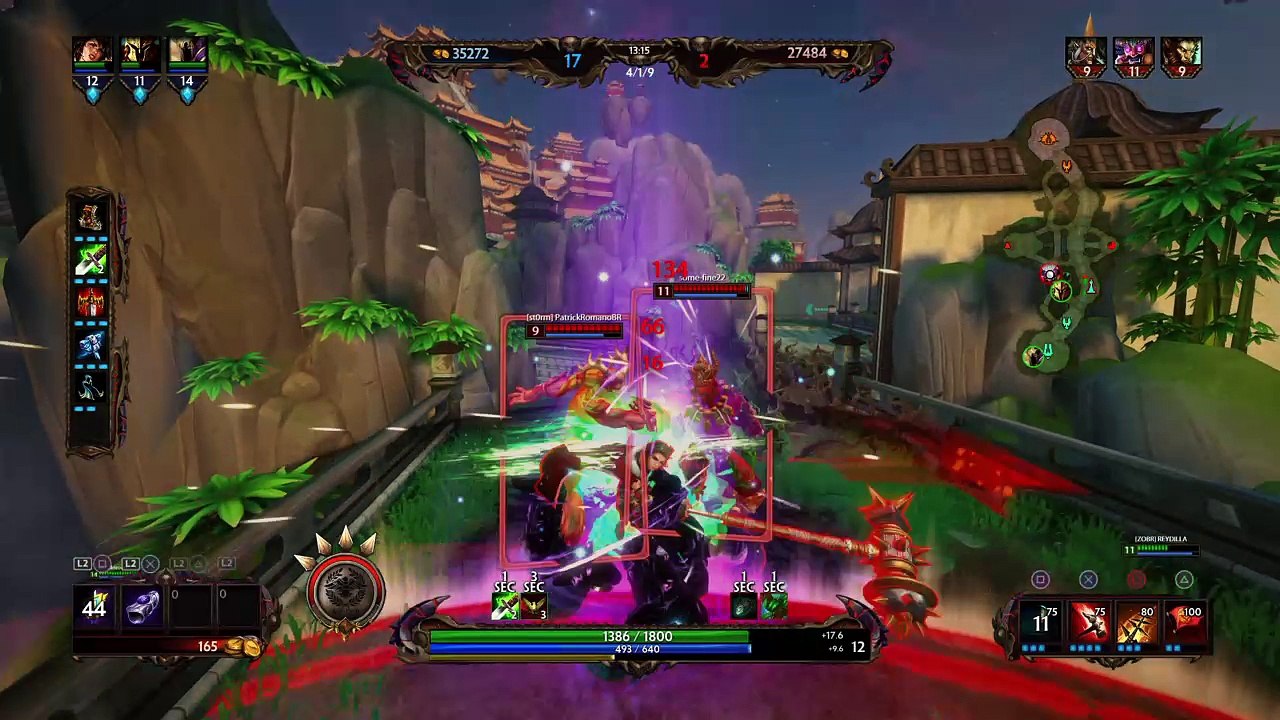1280x720 pixels.
Task: Use the consumable on 44 cooldown
Action: click(95, 607)
